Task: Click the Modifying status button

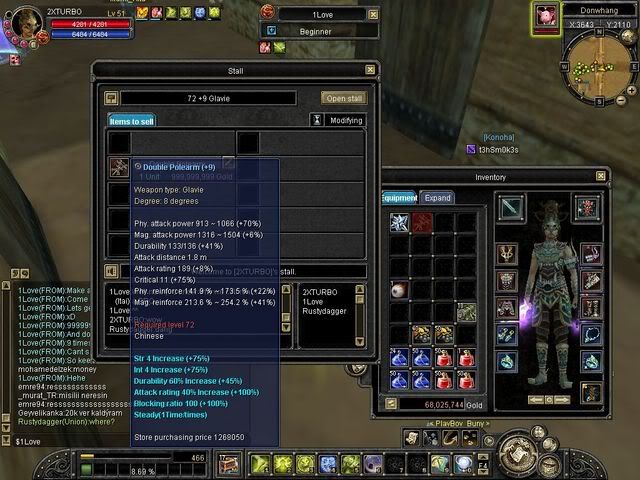Action: point(335,121)
